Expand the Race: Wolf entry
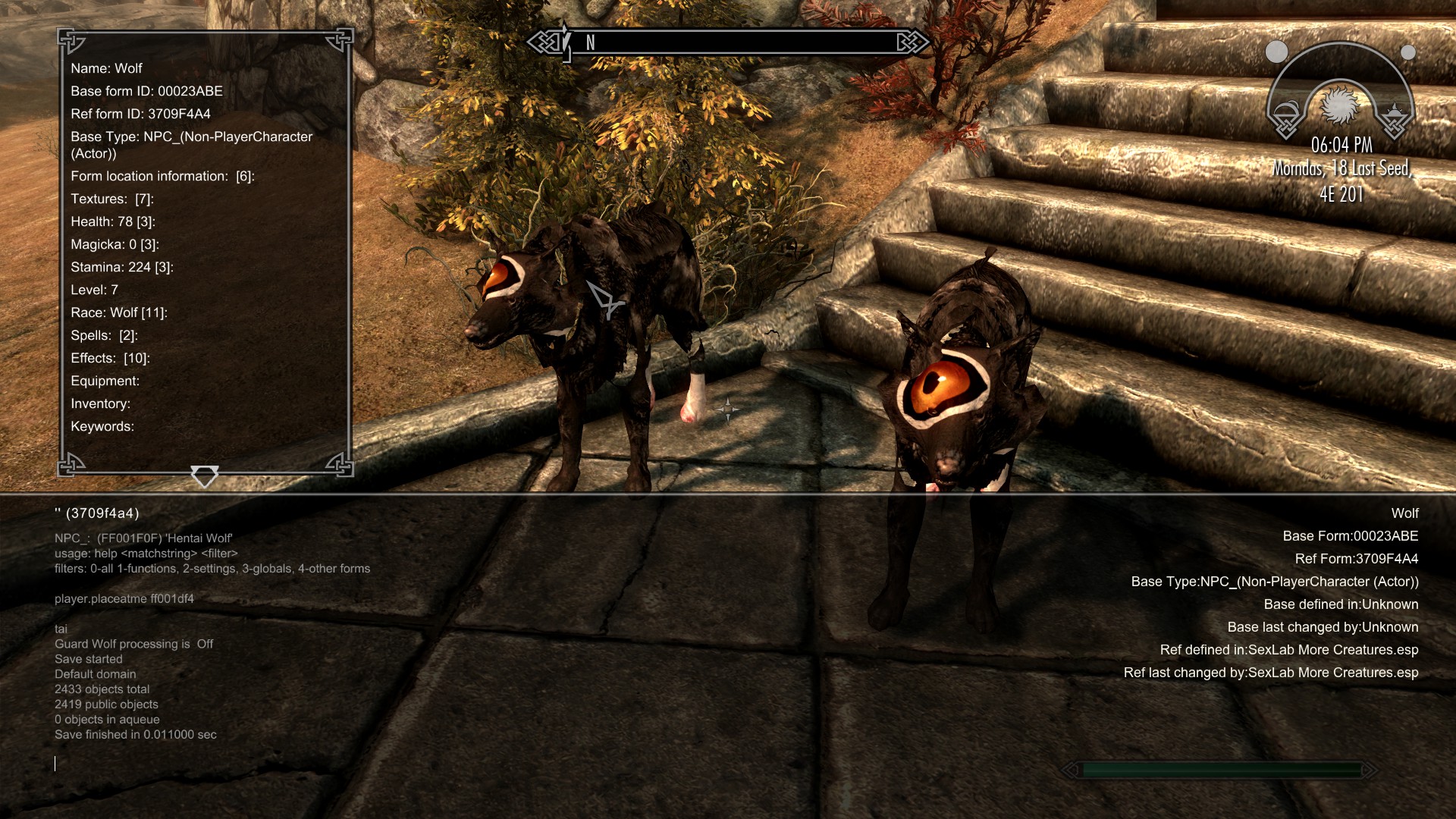 119,312
